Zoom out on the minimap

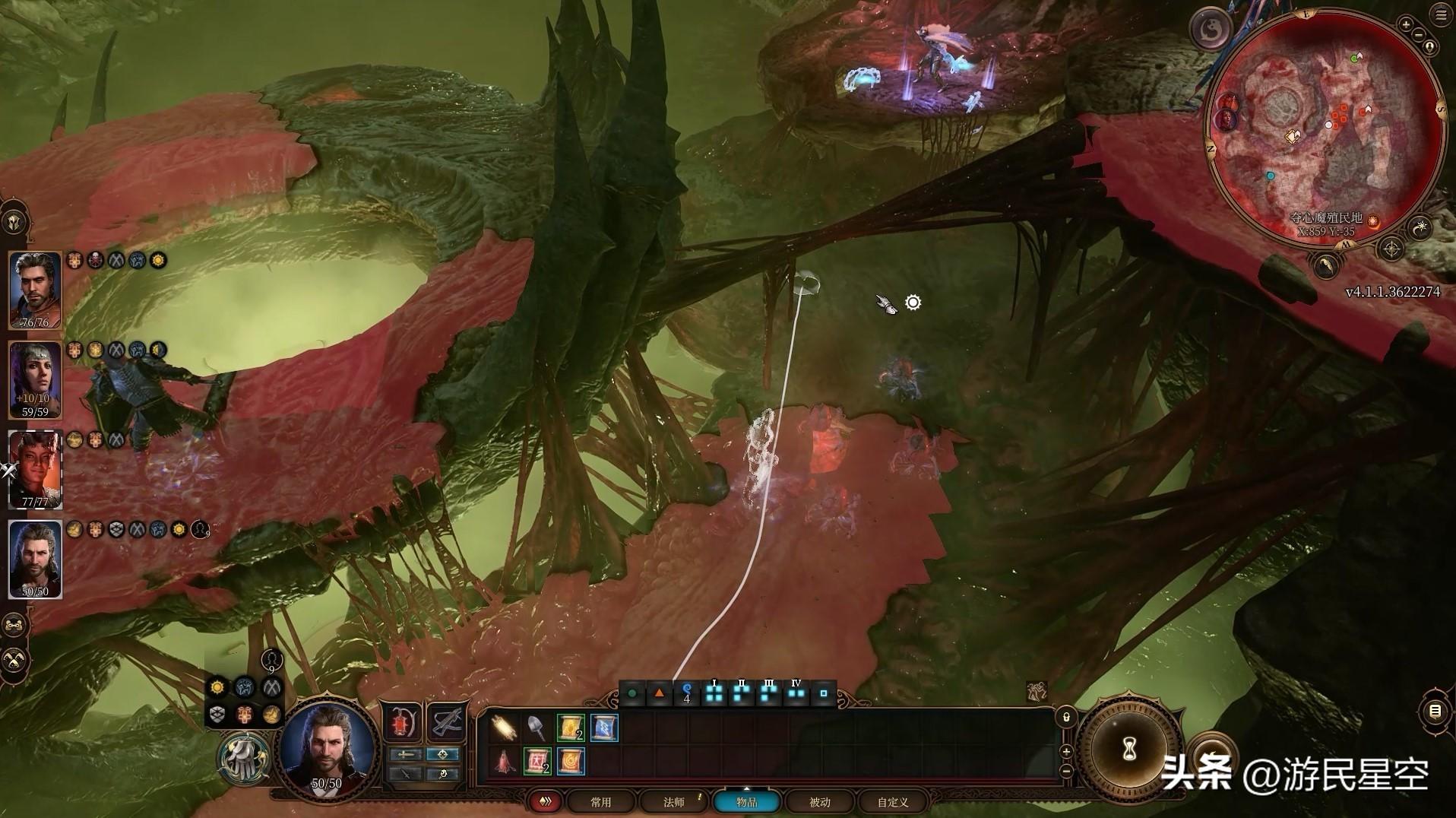(x=1418, y=34)
